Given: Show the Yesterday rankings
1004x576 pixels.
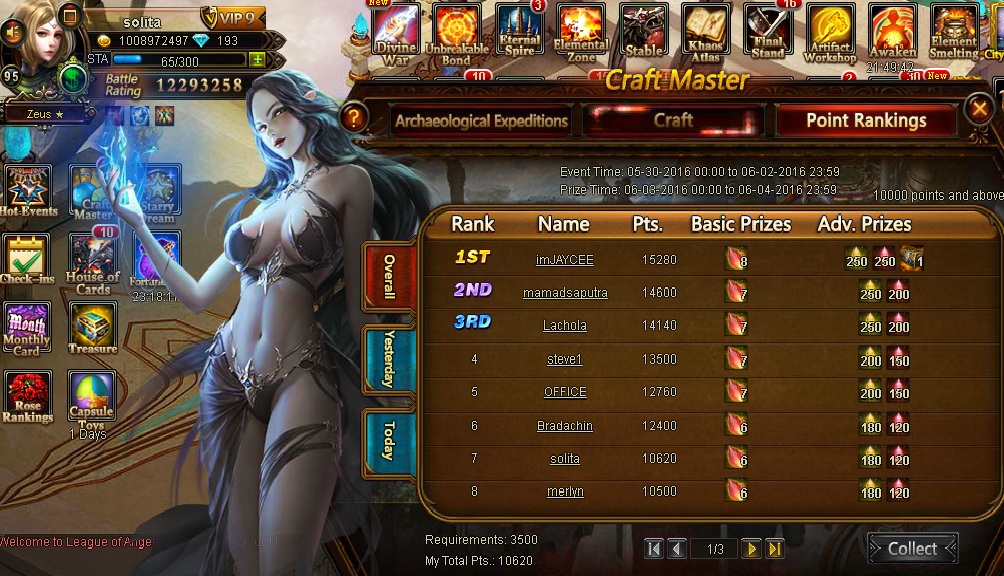Looking at the screenshot, I should point(389,359).
